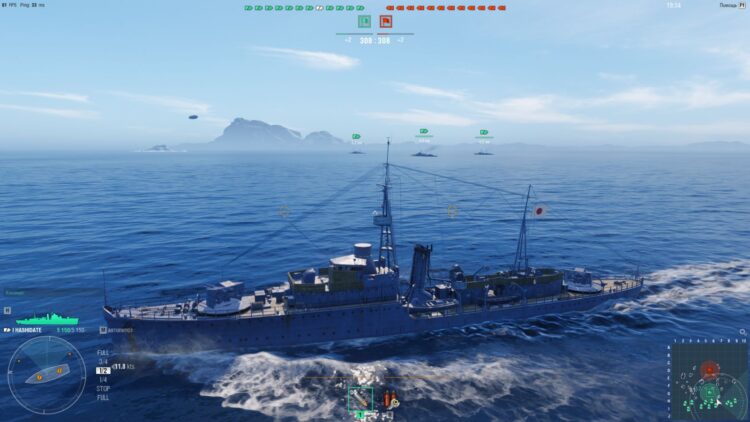Select the HE shell ammunition slot
This screenshot has height=422, width=750.
point(360,399)
